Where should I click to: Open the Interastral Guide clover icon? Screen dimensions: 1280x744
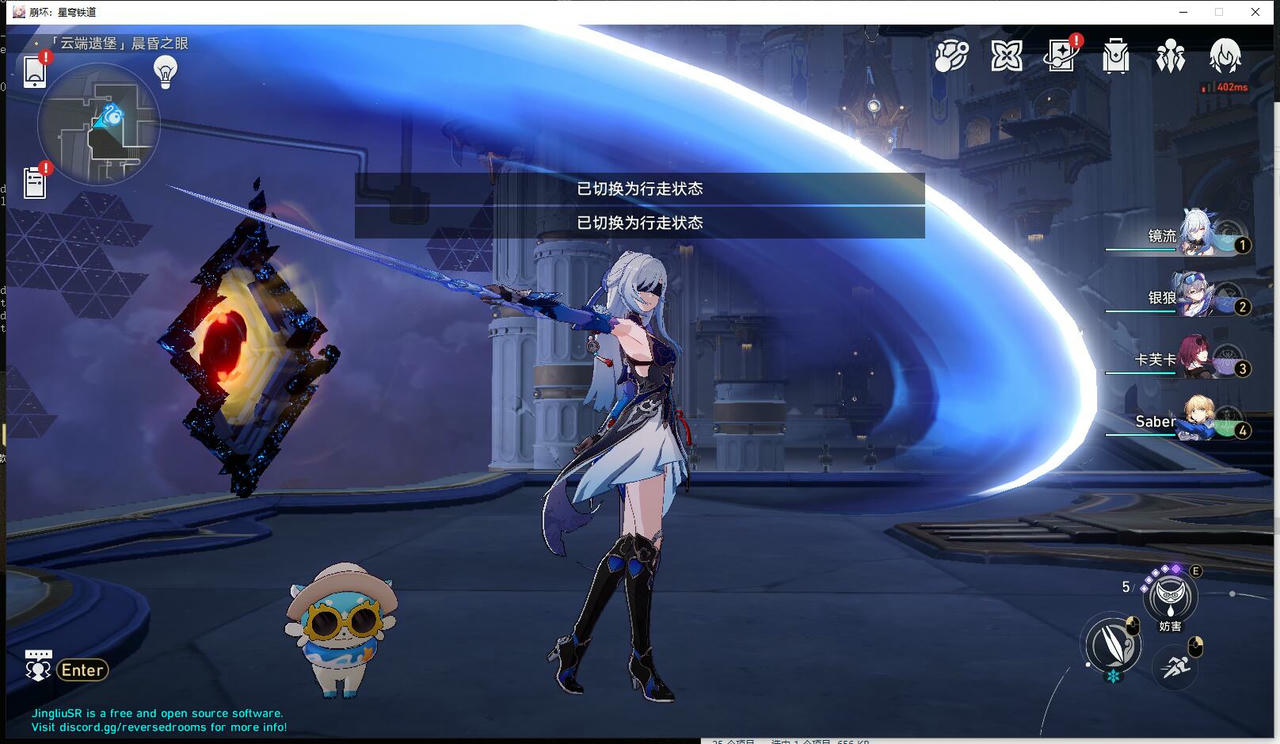click(1005, 57)
